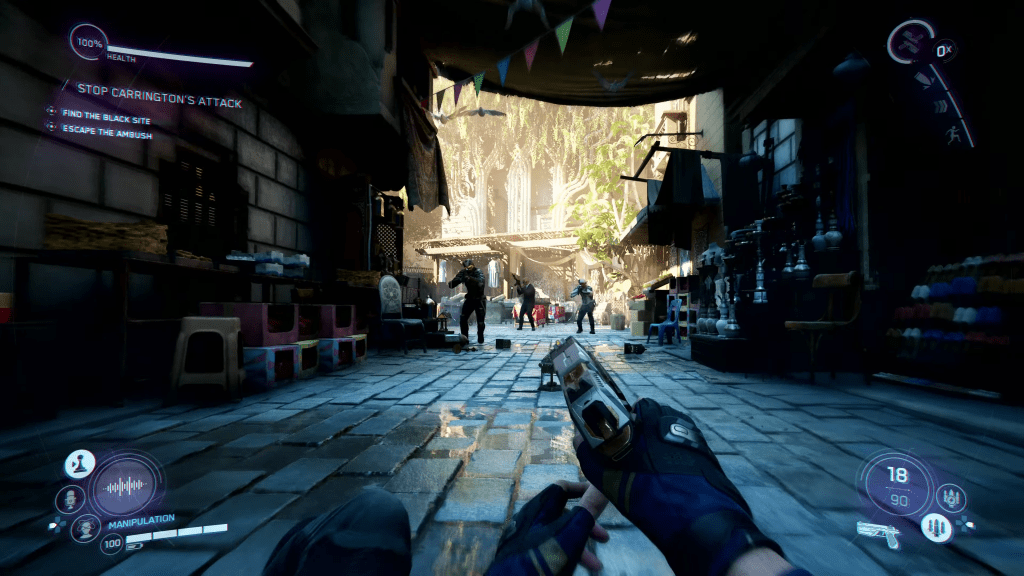The height and width of the screenshot is (576, 1024).
Task: Click the bullet icon under the satellite
Action: pos(923,79)
